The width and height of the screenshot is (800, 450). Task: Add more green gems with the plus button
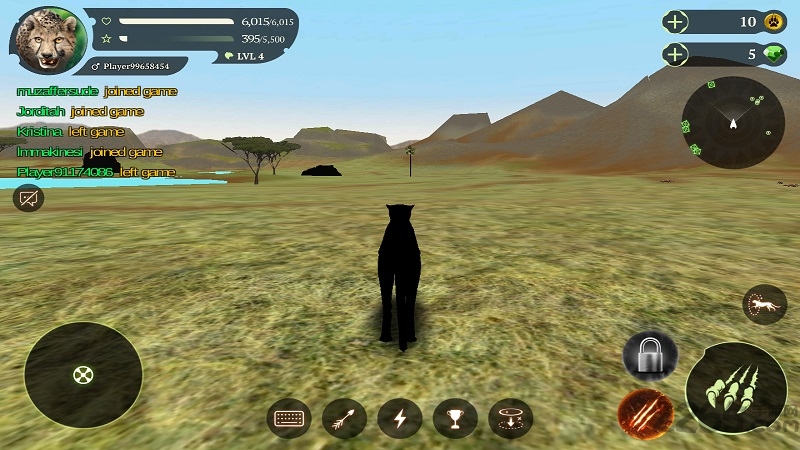click(677, 54)
